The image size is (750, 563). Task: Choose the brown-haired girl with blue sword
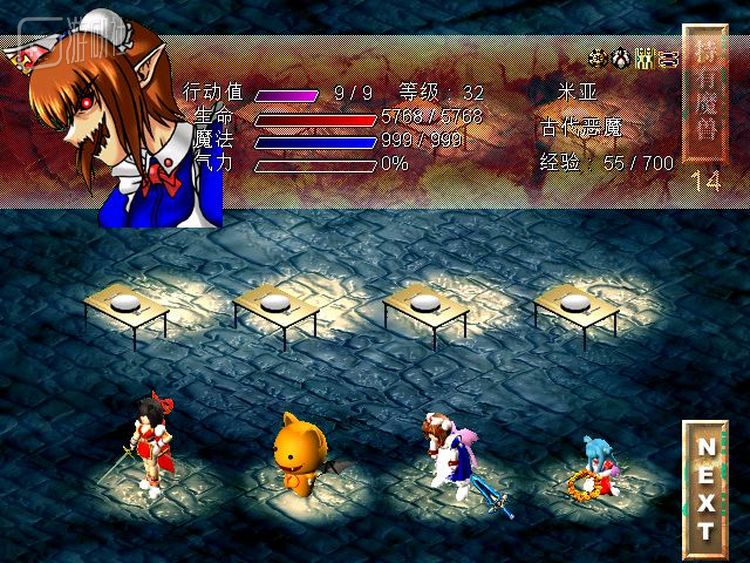point(446,453)
